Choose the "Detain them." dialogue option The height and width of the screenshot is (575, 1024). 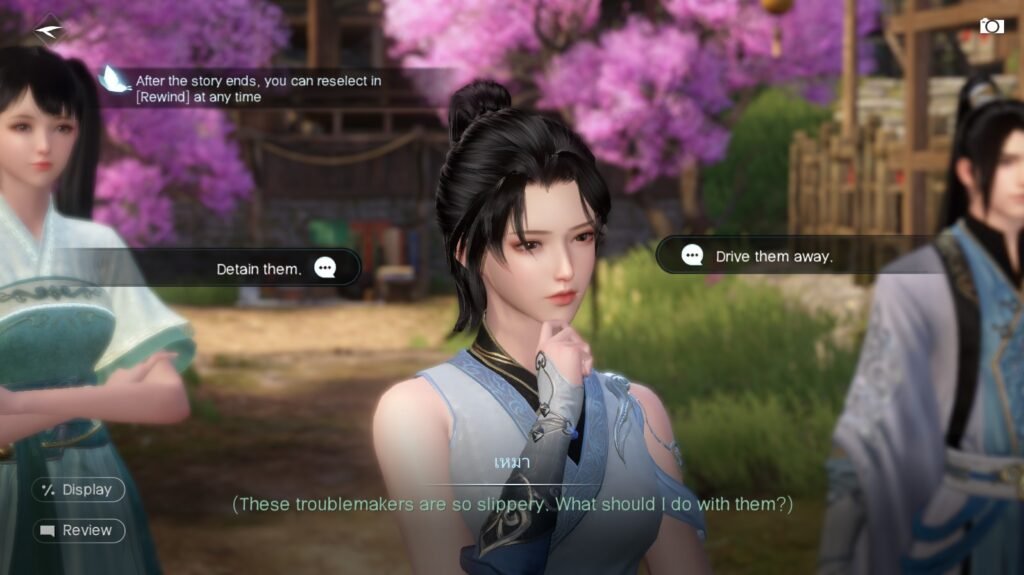260,268
